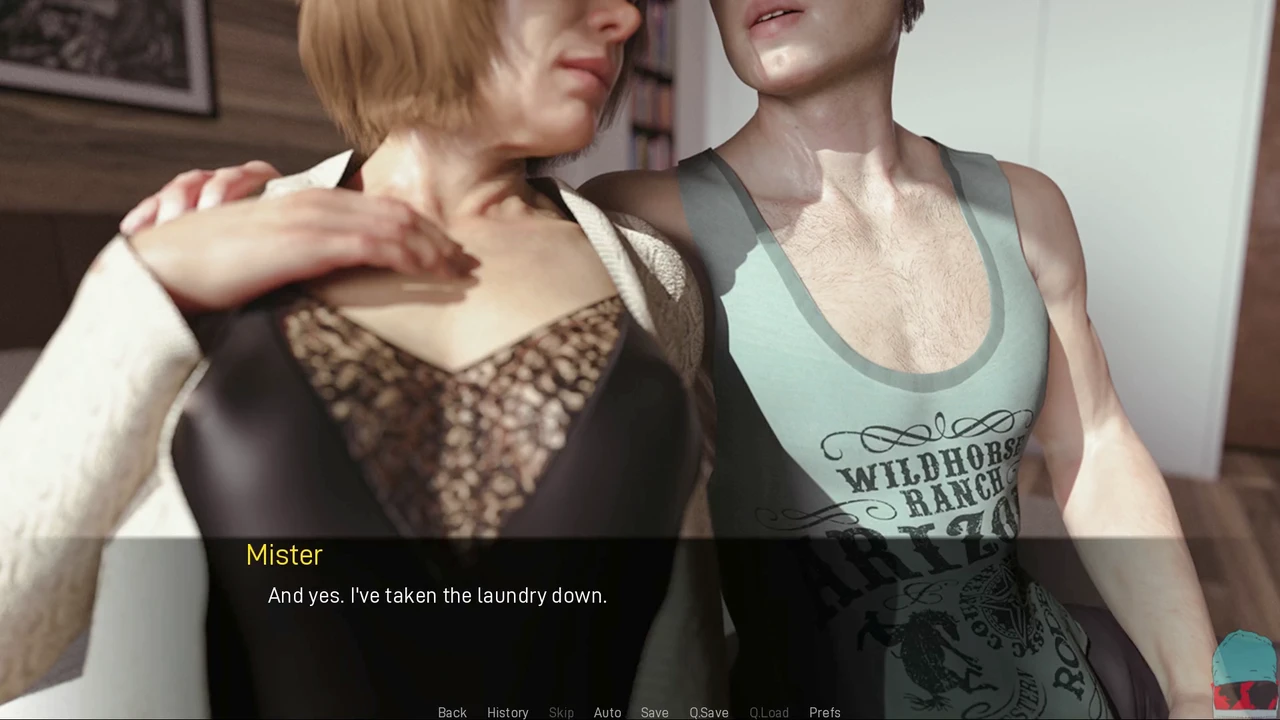Click the teal character icon in corner

[x=1243, y=668]
